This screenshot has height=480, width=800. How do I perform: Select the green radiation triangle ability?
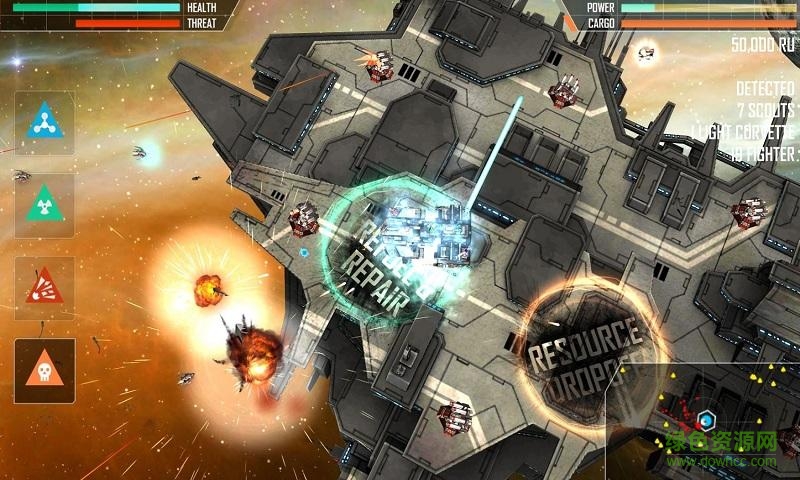tap(44, 205)
